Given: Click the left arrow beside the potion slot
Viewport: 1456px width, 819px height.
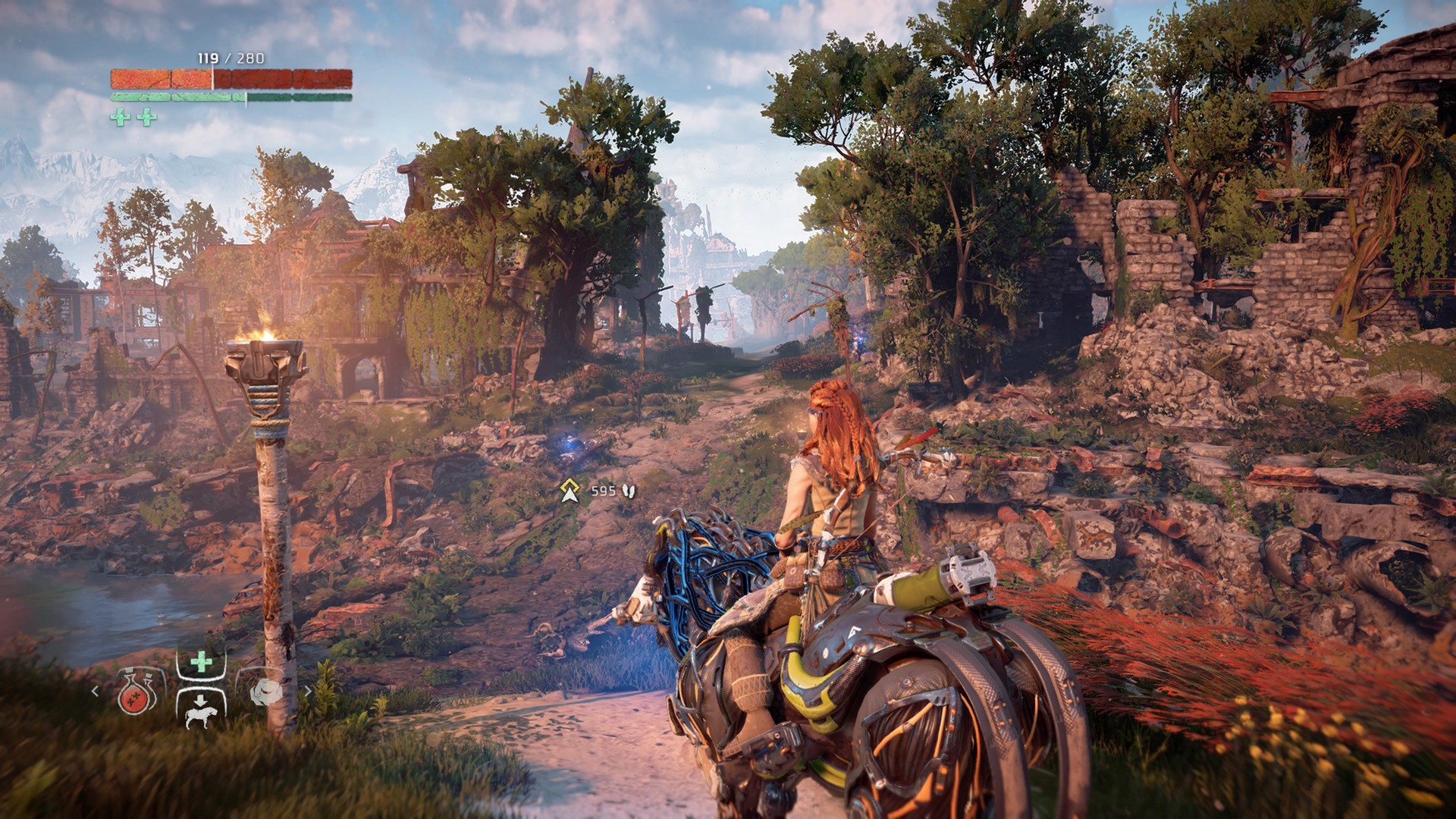Looking at the screenshot, I should click(95, 691).
